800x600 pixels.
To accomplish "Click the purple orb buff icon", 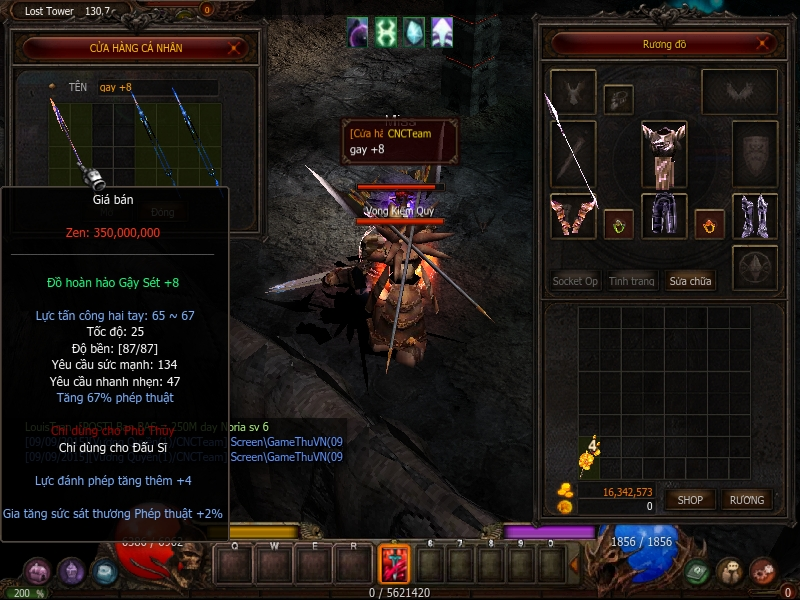I will [358, 32].
